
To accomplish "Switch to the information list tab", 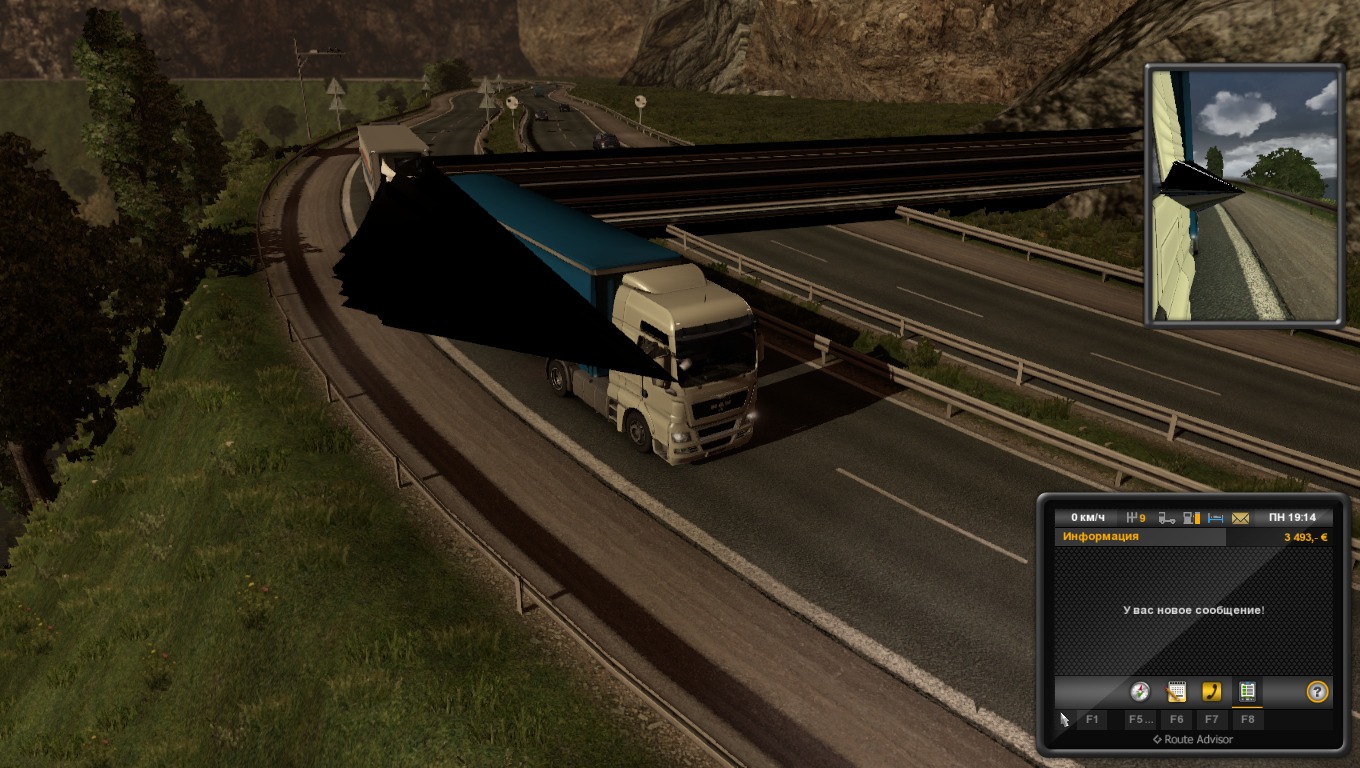I will pos(1247,691).
